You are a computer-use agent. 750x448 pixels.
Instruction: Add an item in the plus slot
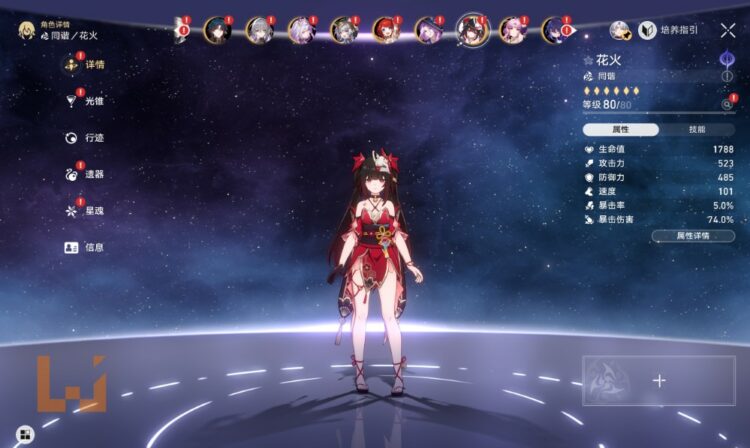point(659,380)
